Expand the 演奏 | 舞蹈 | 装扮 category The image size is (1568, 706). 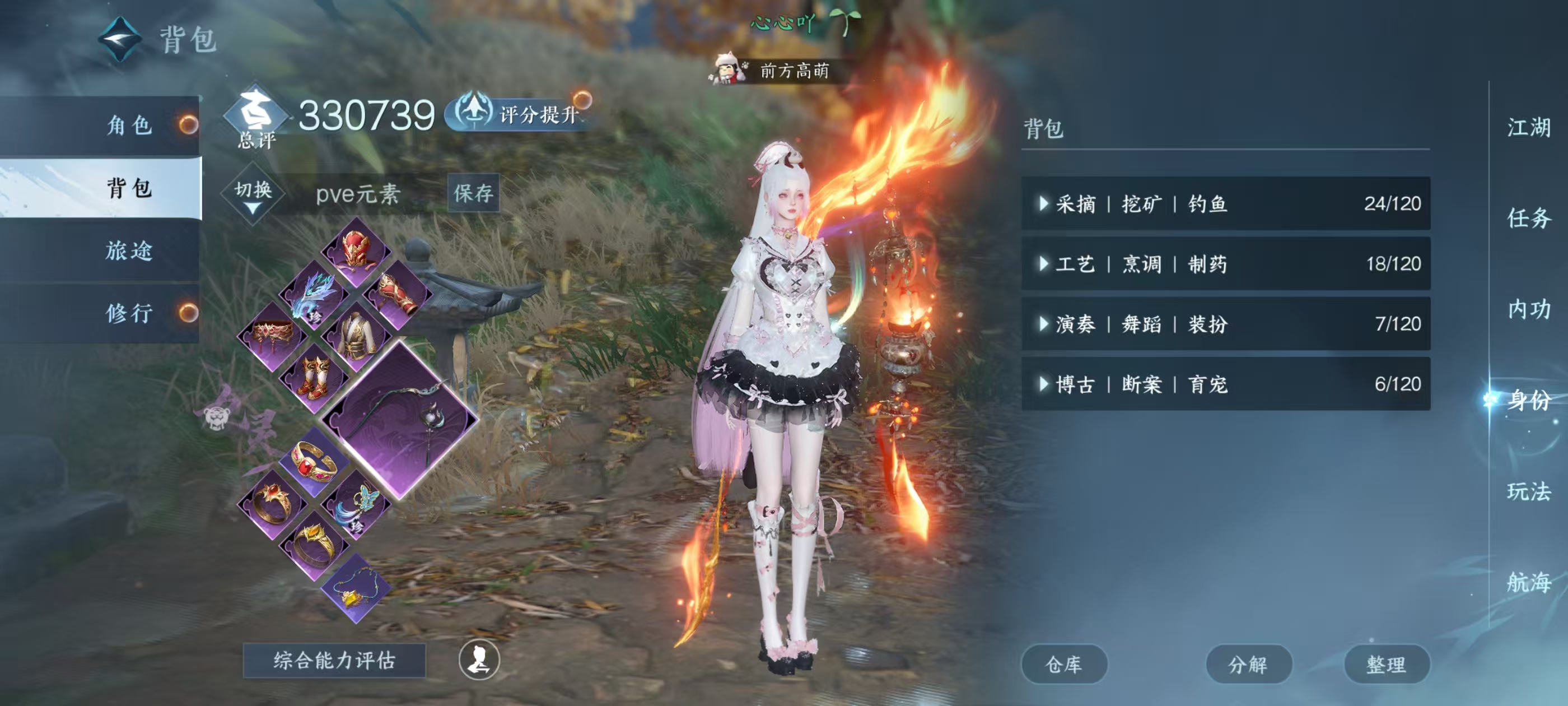tap(1225, 323)
